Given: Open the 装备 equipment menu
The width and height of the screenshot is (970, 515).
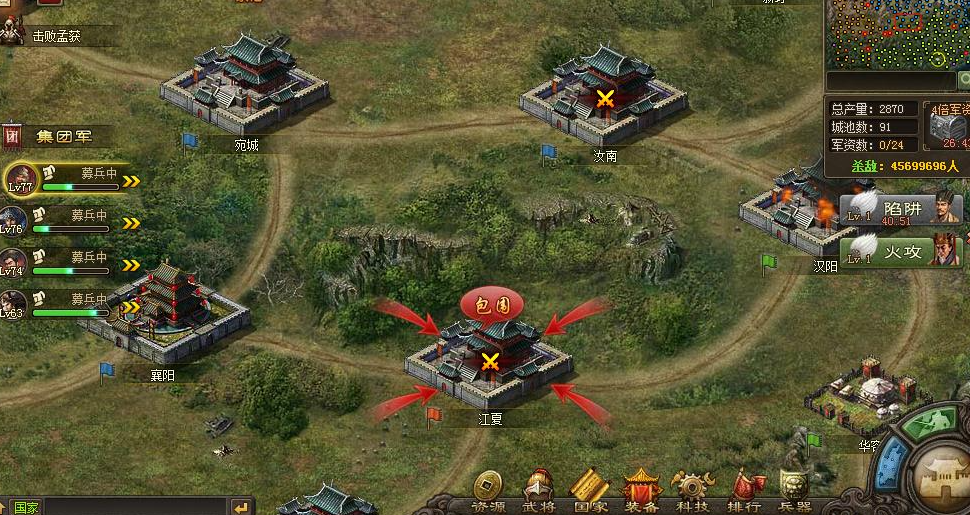Looking at the screenshot, I should [x=642, y=490].
